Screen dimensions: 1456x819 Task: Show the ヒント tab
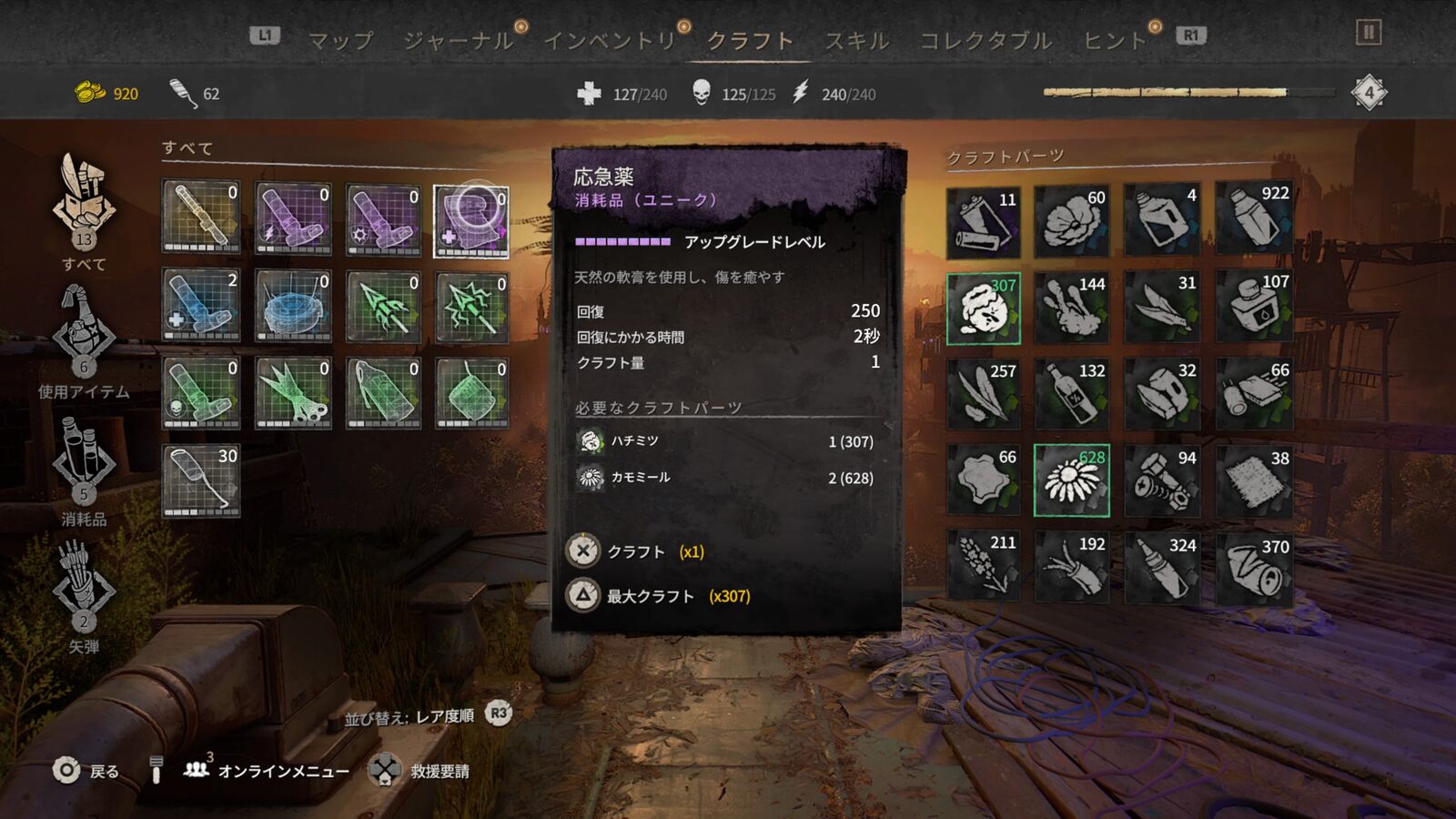pos(1114,41)
